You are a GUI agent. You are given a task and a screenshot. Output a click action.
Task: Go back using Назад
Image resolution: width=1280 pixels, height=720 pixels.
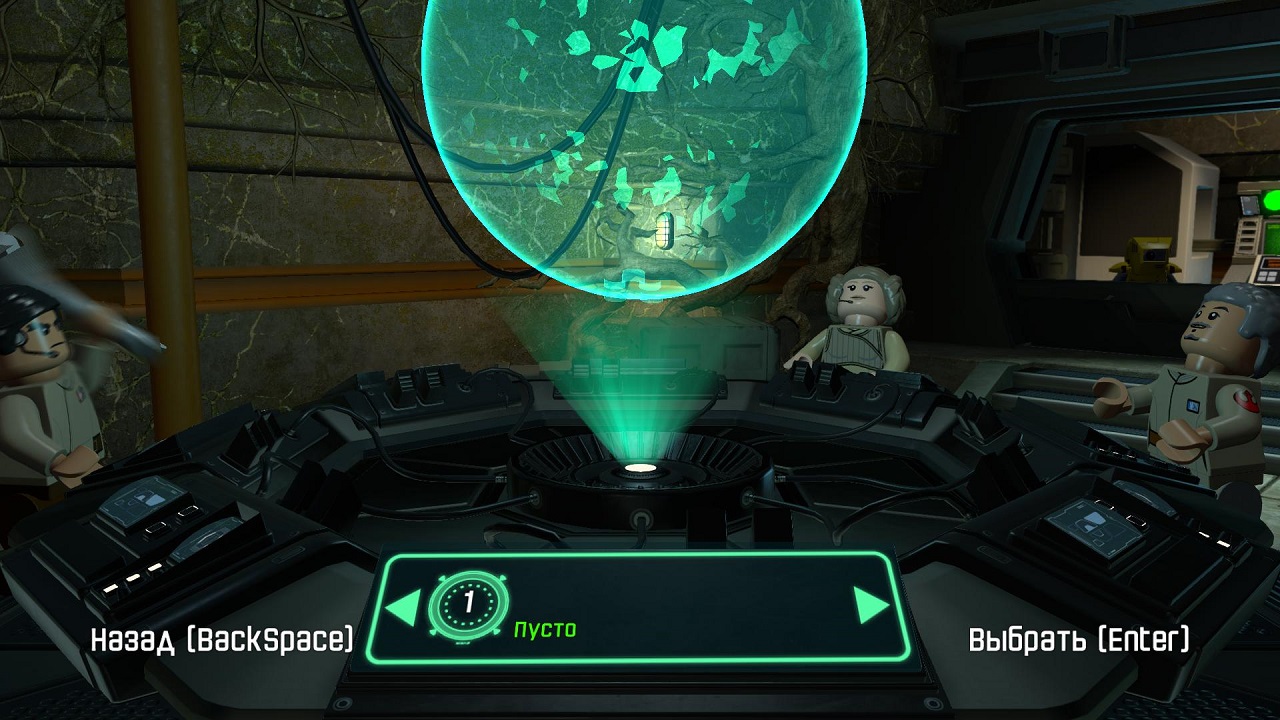(221, 640)
